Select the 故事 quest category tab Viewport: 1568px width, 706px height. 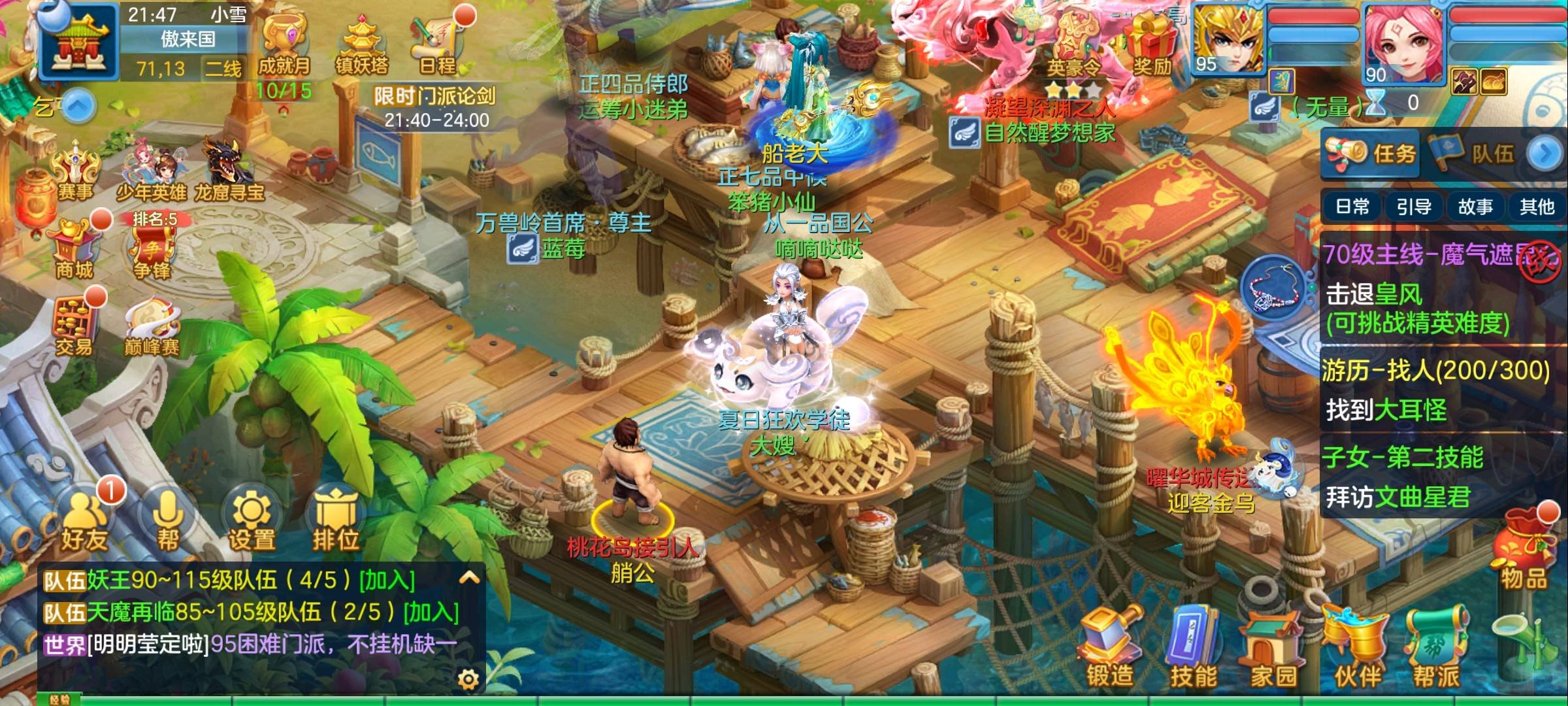click(x=1475, y=207)
